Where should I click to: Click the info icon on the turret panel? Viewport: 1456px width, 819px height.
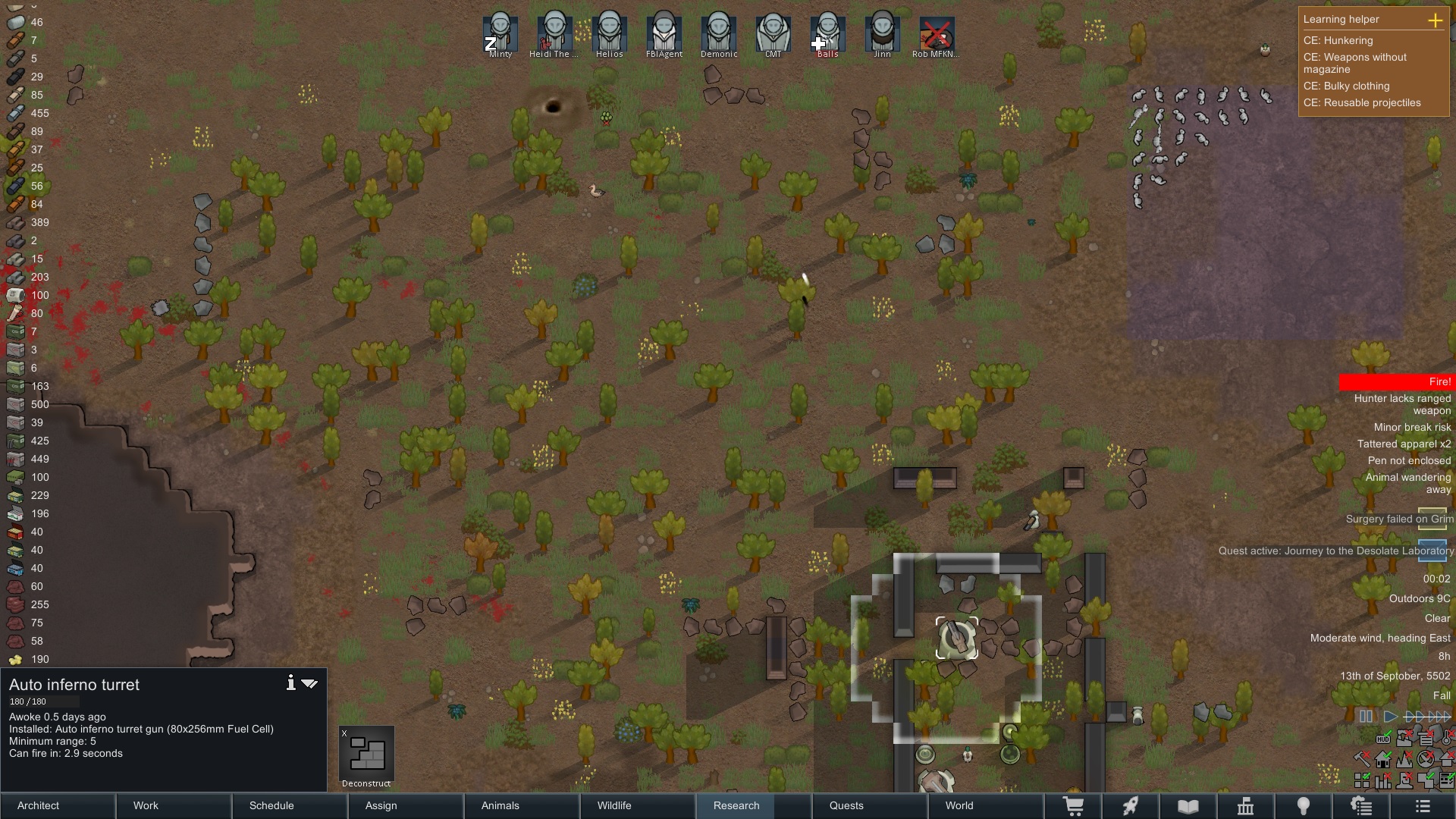tap(290, 682)
